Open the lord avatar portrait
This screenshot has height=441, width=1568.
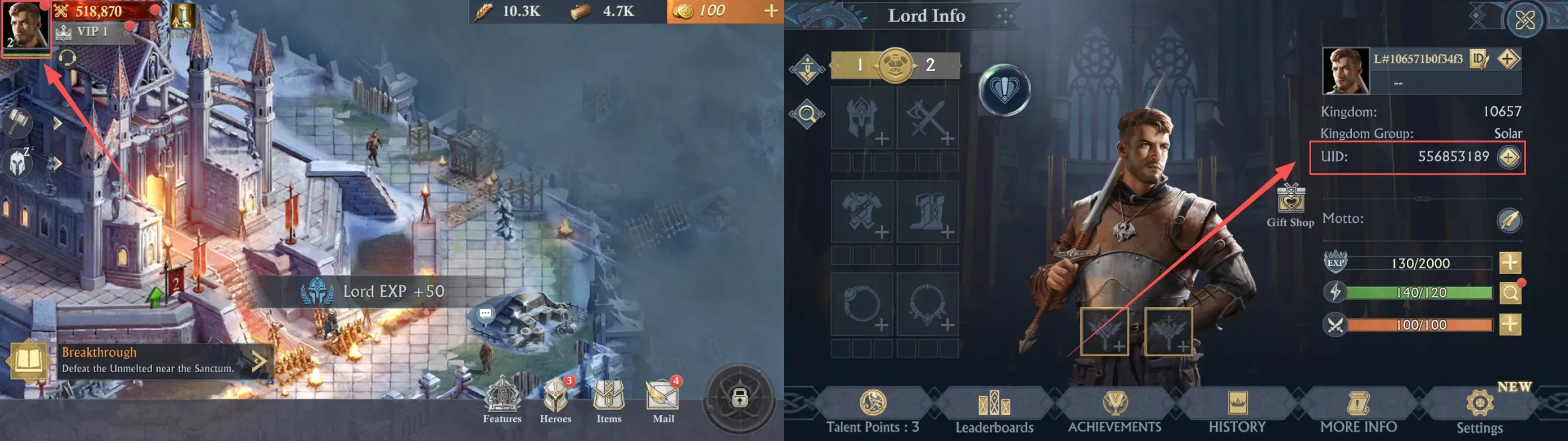[25, 25]
